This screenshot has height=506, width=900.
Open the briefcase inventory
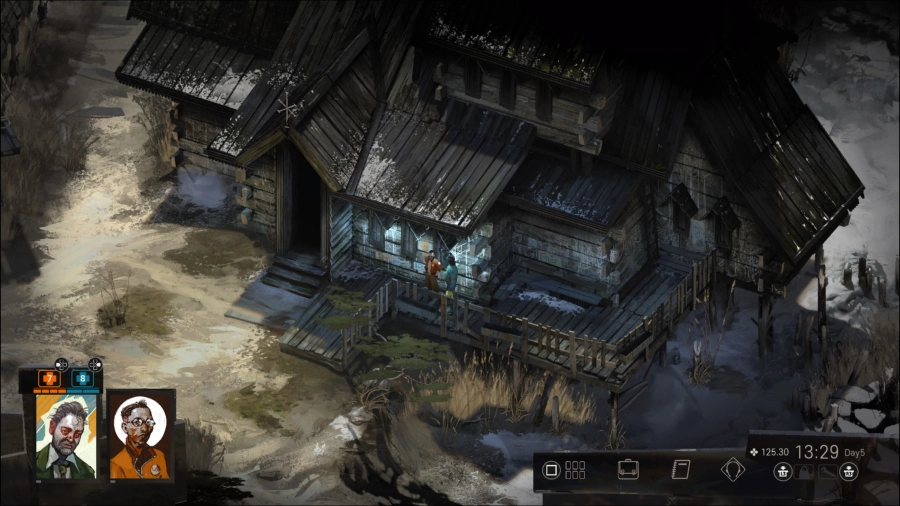coord(628,470)
